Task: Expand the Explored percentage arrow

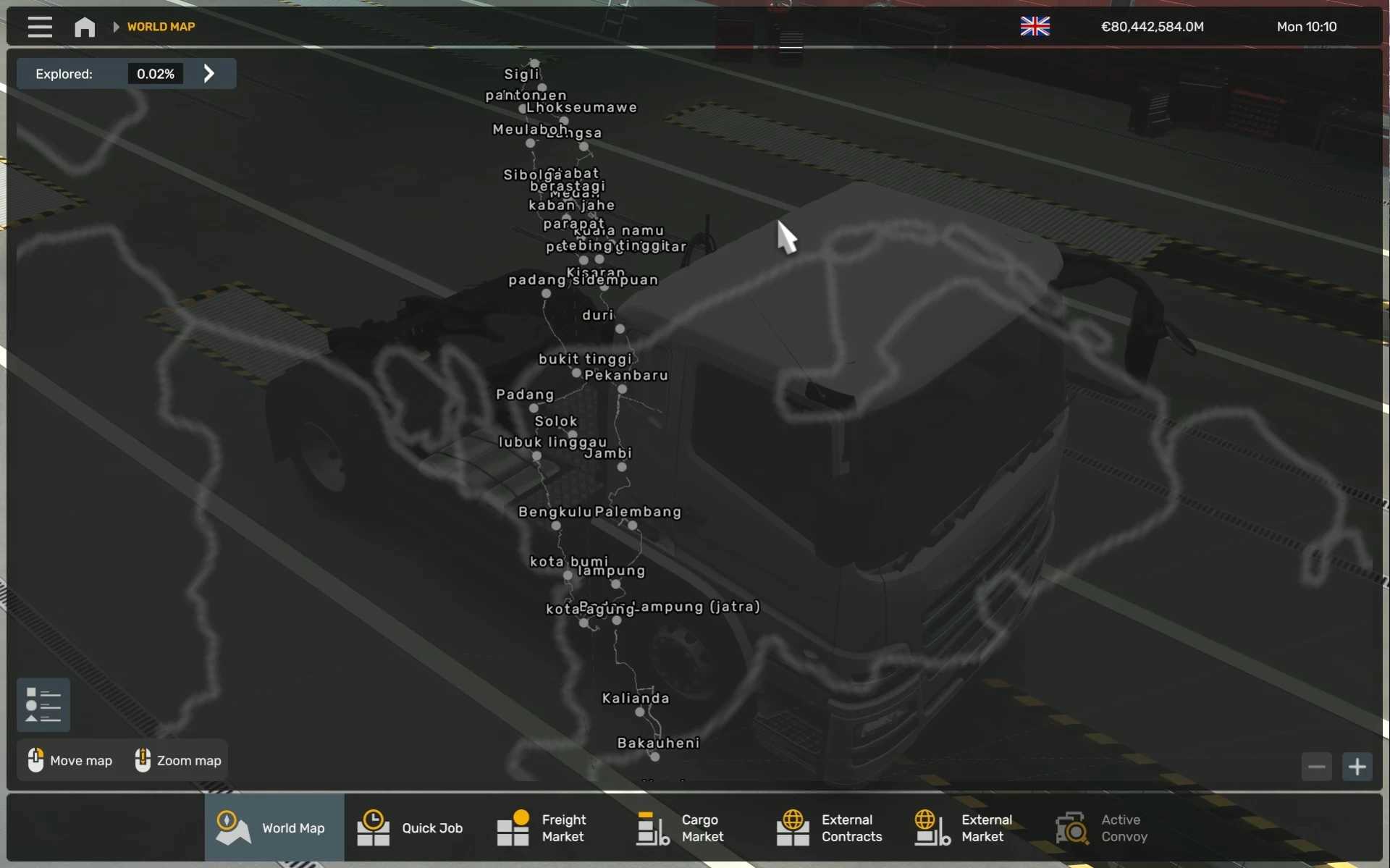Action: (x=209, y=74)
